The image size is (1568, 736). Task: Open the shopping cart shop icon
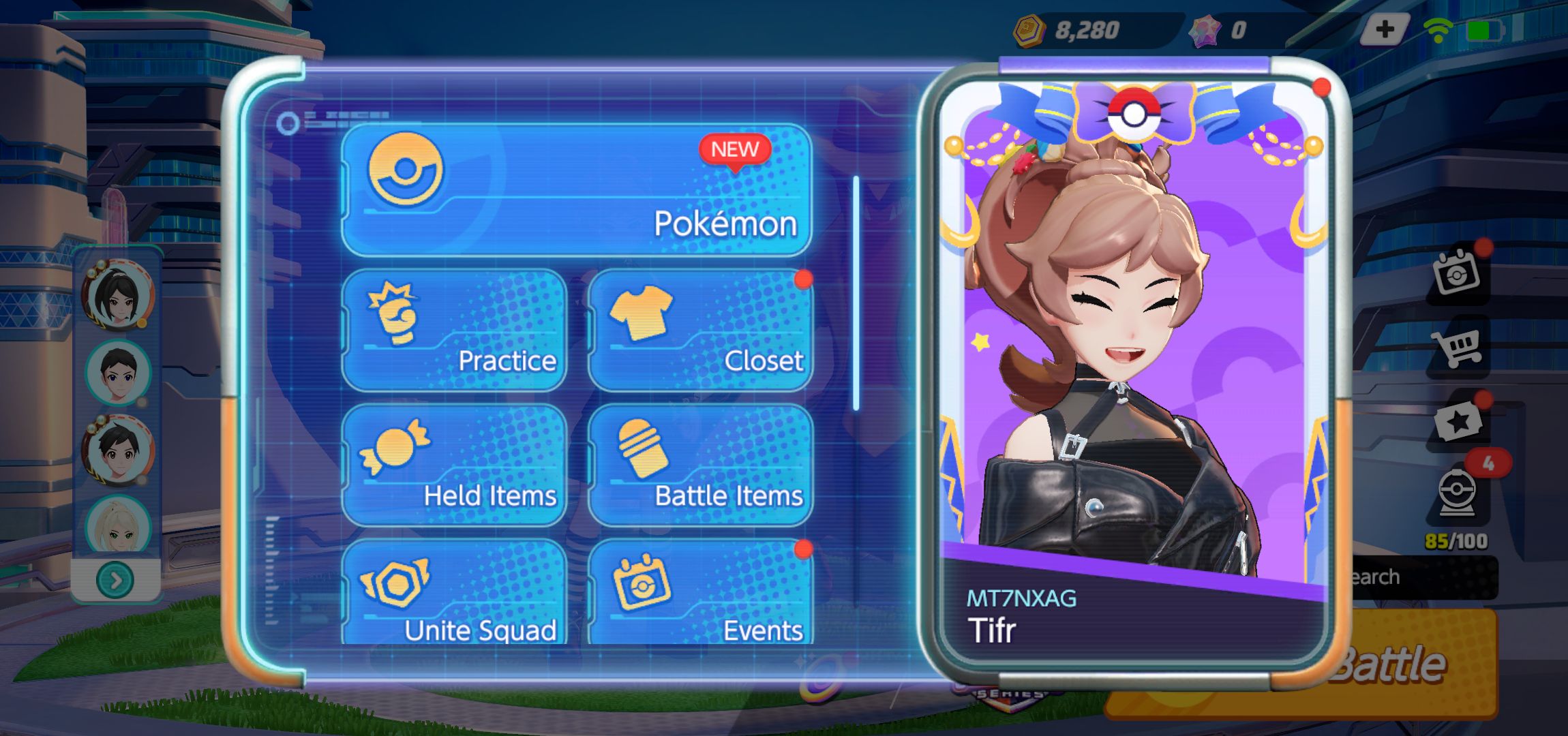click(1456, 348)
